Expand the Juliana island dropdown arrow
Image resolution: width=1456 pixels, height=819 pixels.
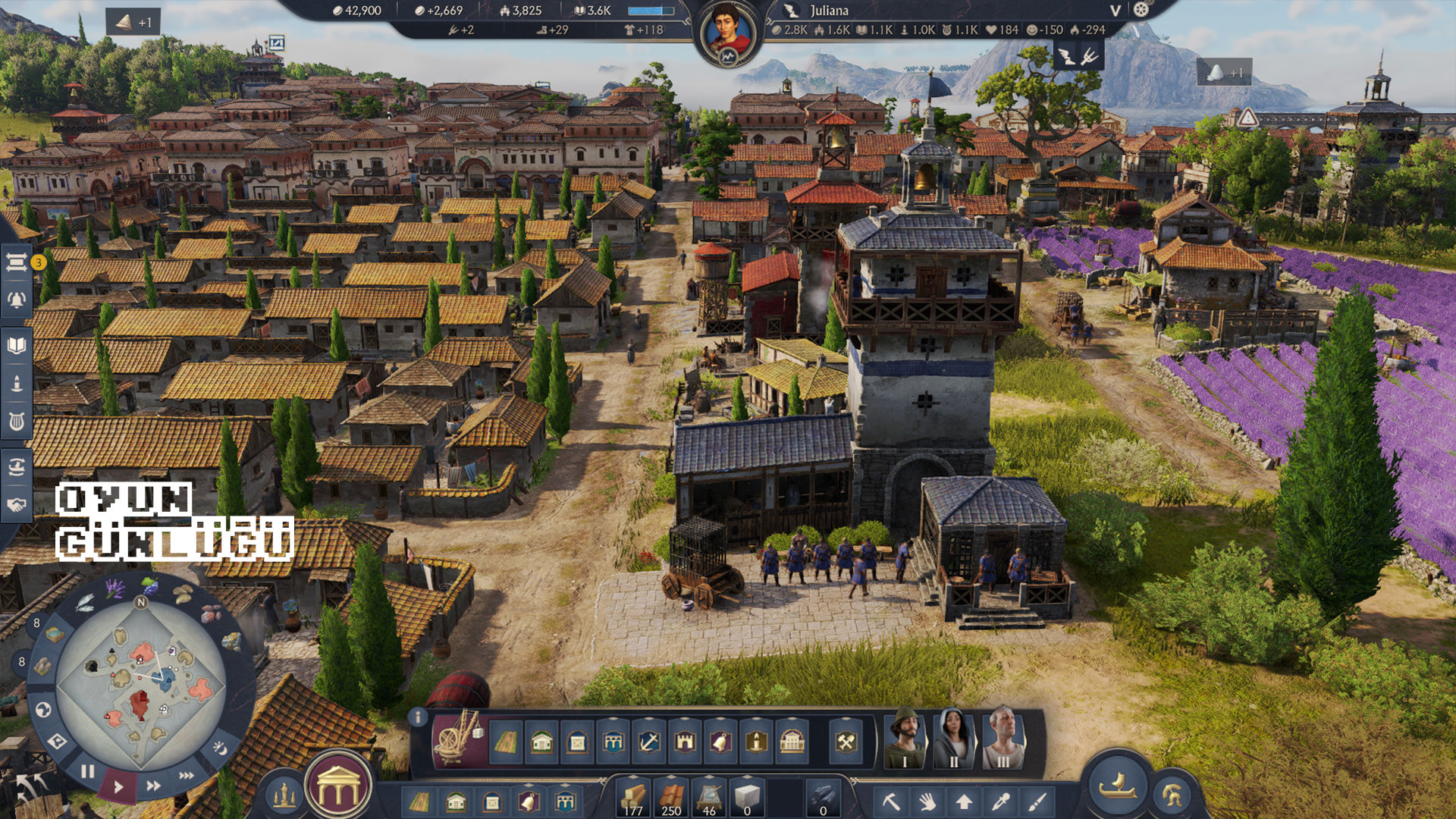coord(1115,11)
